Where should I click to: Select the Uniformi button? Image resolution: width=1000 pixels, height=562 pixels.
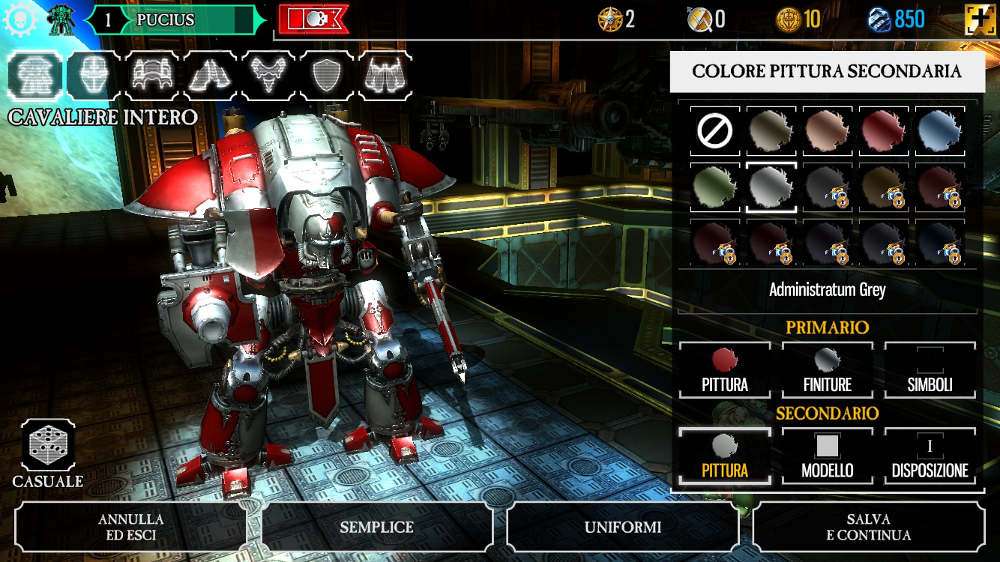[623, 527]
